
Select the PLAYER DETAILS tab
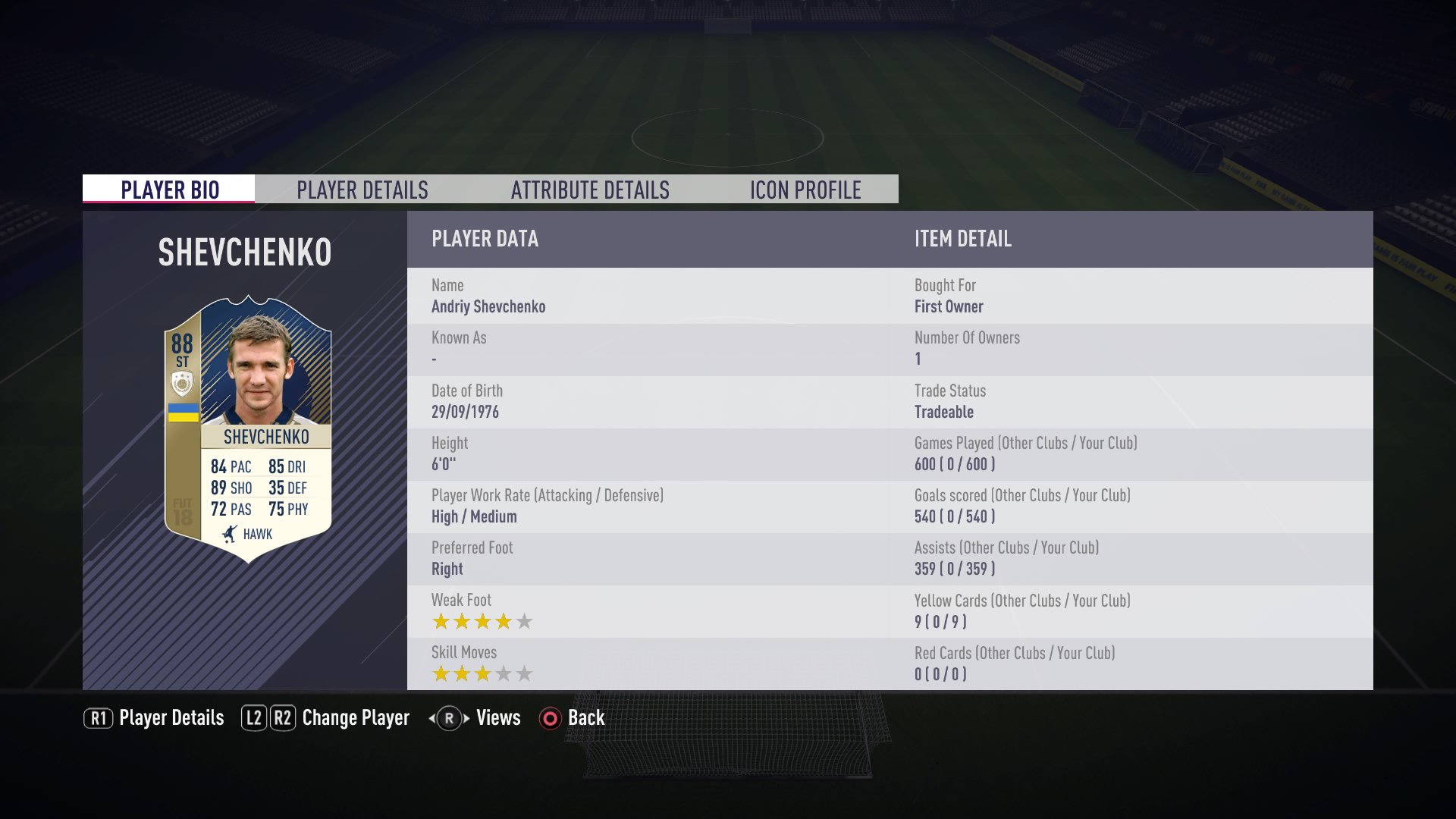(x=363, y=190)
